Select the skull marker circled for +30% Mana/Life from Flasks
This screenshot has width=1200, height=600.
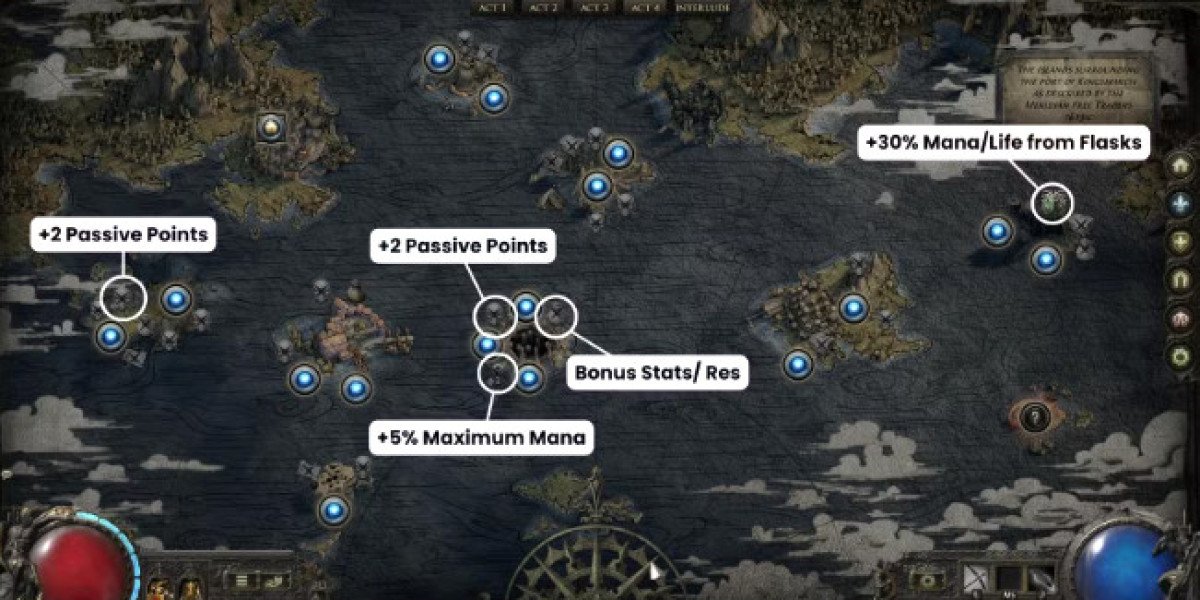click(x=1052, y=203)
